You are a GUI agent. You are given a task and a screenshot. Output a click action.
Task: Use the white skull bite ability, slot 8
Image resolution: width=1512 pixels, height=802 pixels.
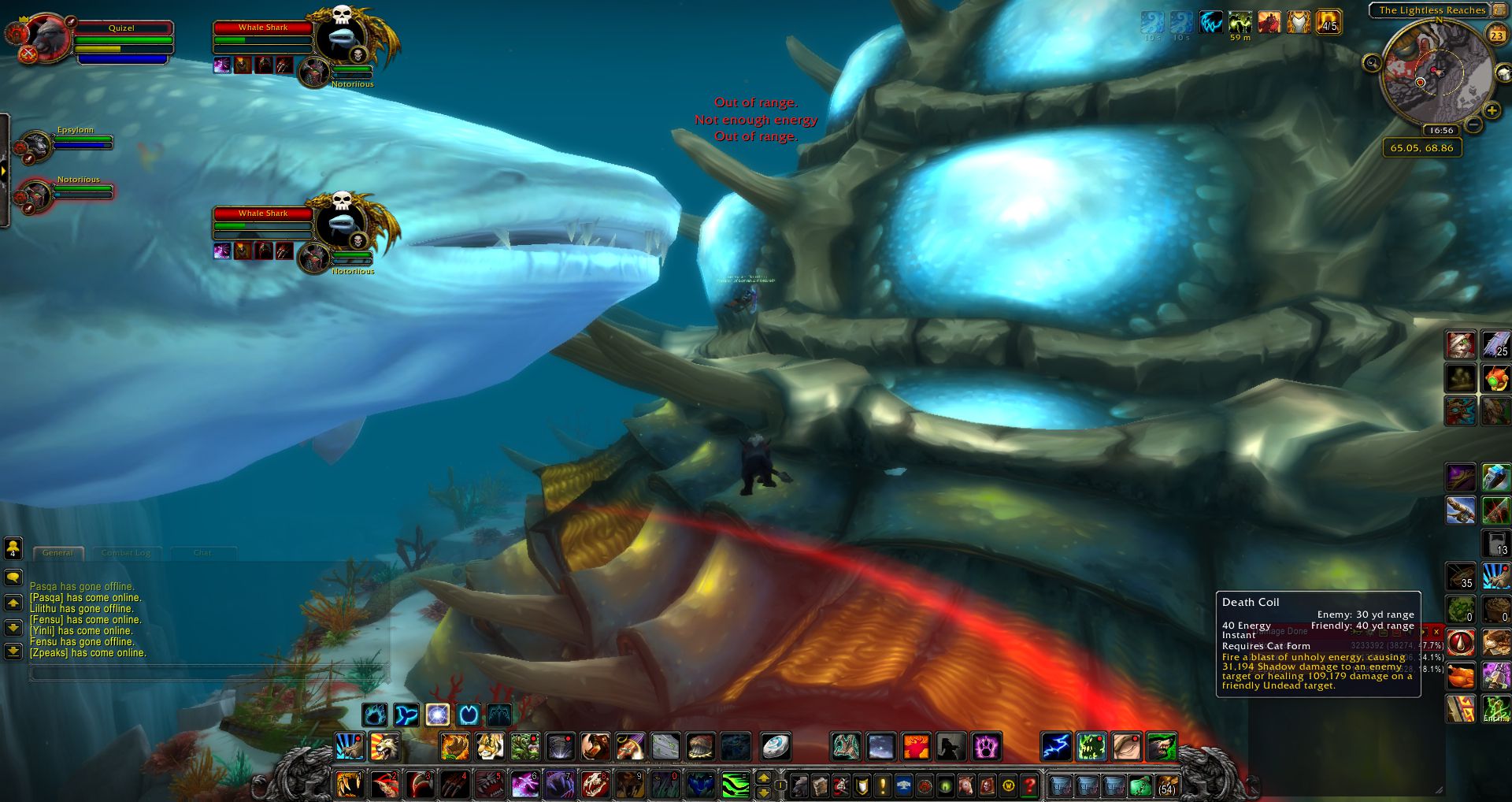pyautogui.click(x=595, y=785)
